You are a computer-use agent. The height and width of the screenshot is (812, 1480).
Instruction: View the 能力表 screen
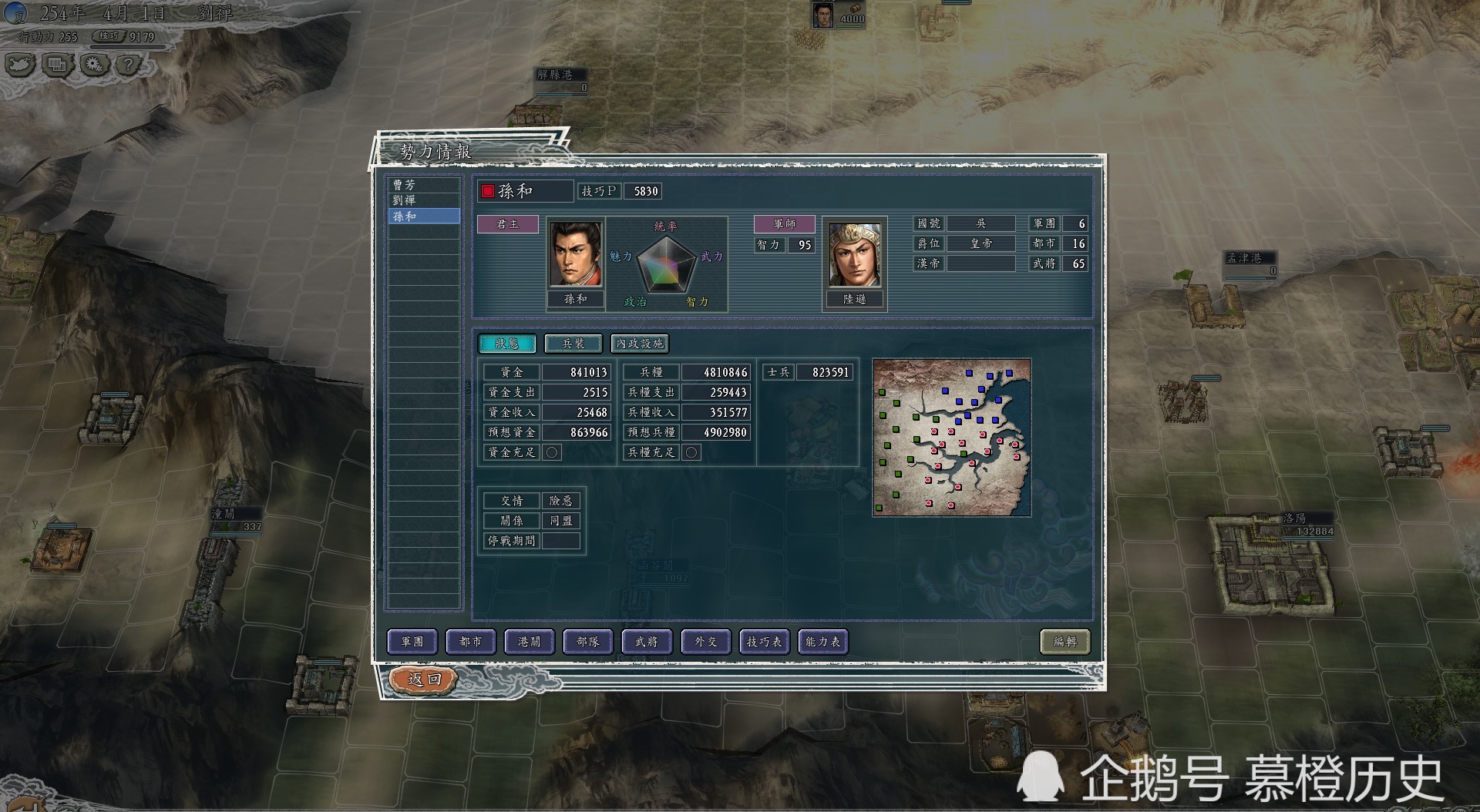823,641
